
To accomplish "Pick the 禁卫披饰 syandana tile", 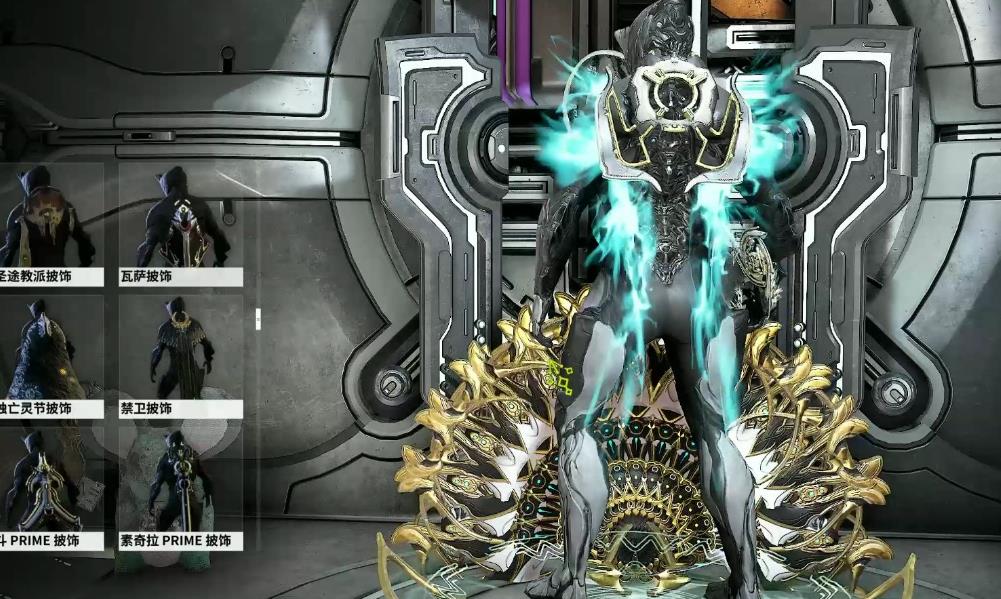I will (x=180, y=356).
